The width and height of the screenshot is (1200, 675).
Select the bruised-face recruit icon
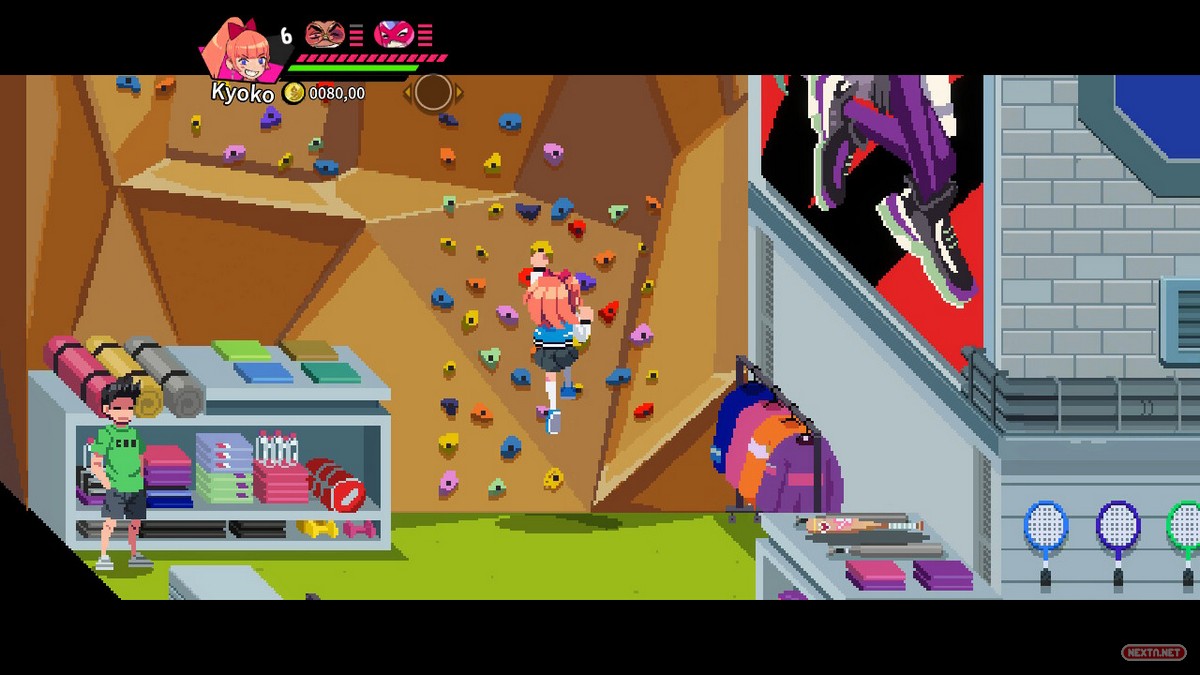(324, 35)
